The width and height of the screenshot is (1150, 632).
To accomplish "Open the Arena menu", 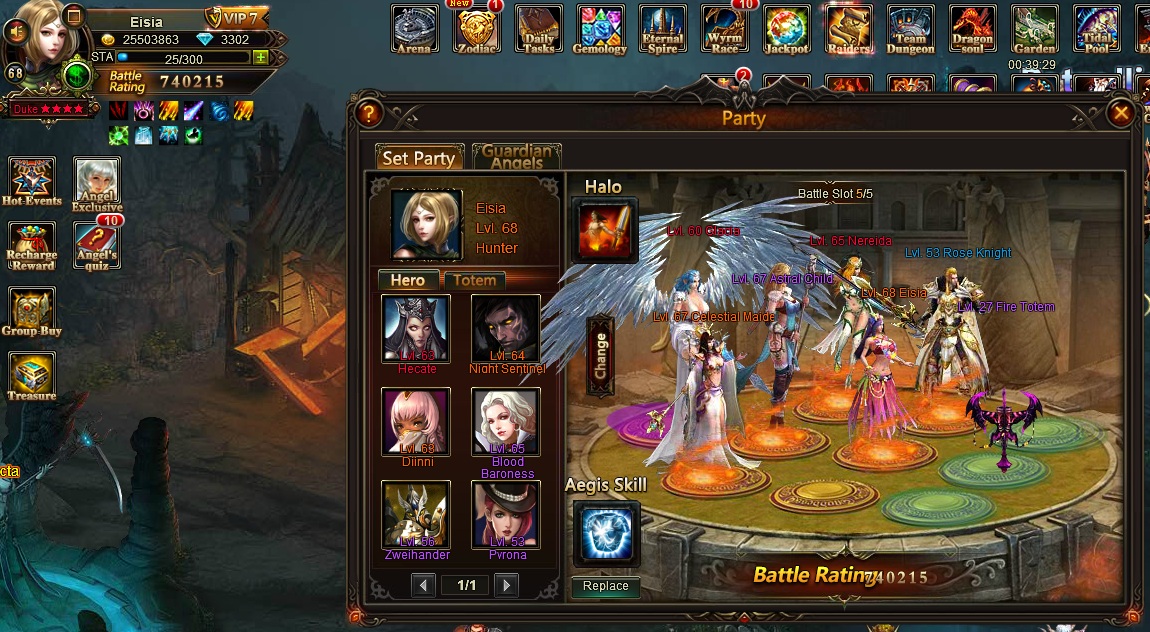I will (414, 28).
